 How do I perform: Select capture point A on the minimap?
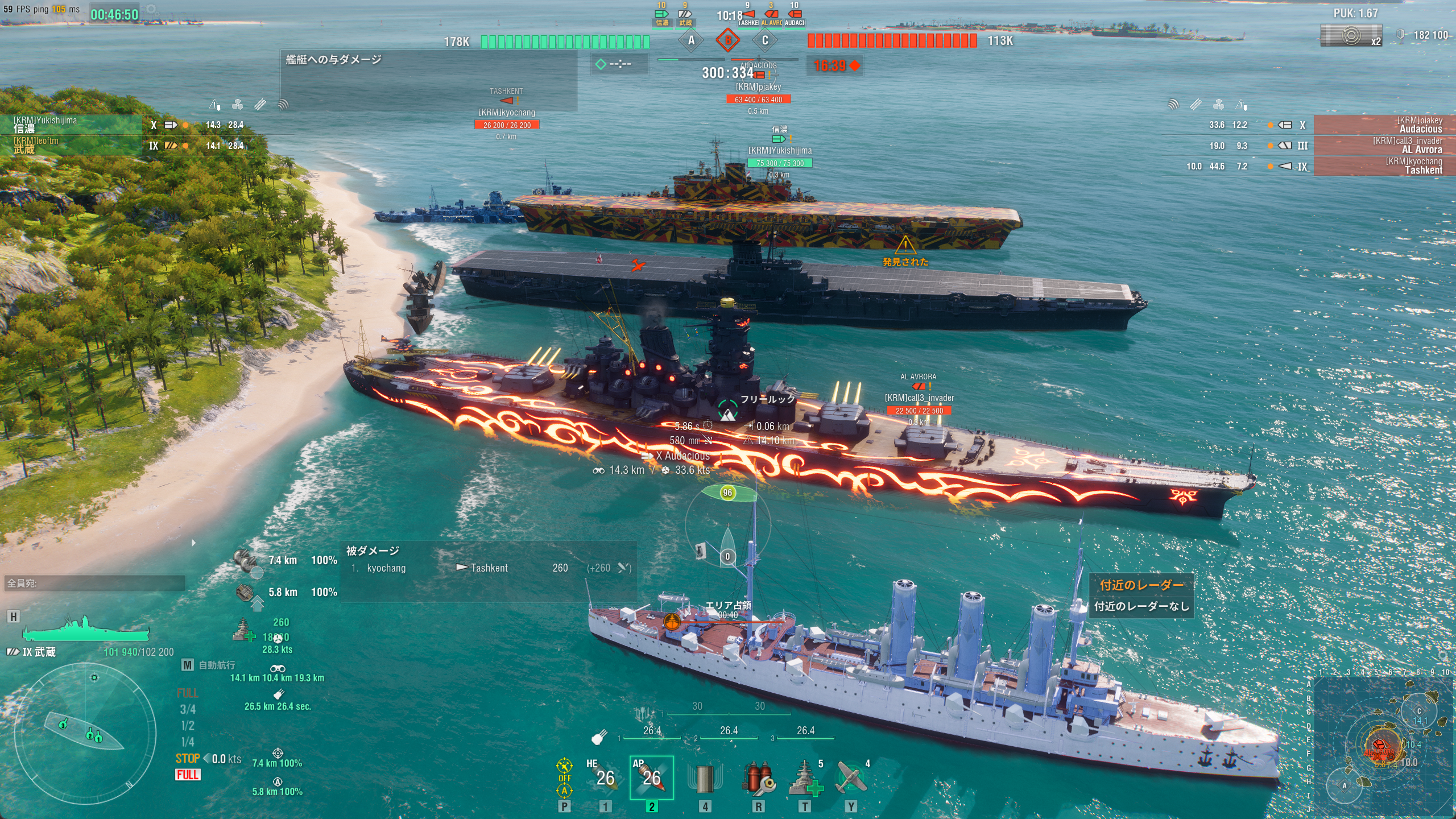click(x=1345, y=786)
